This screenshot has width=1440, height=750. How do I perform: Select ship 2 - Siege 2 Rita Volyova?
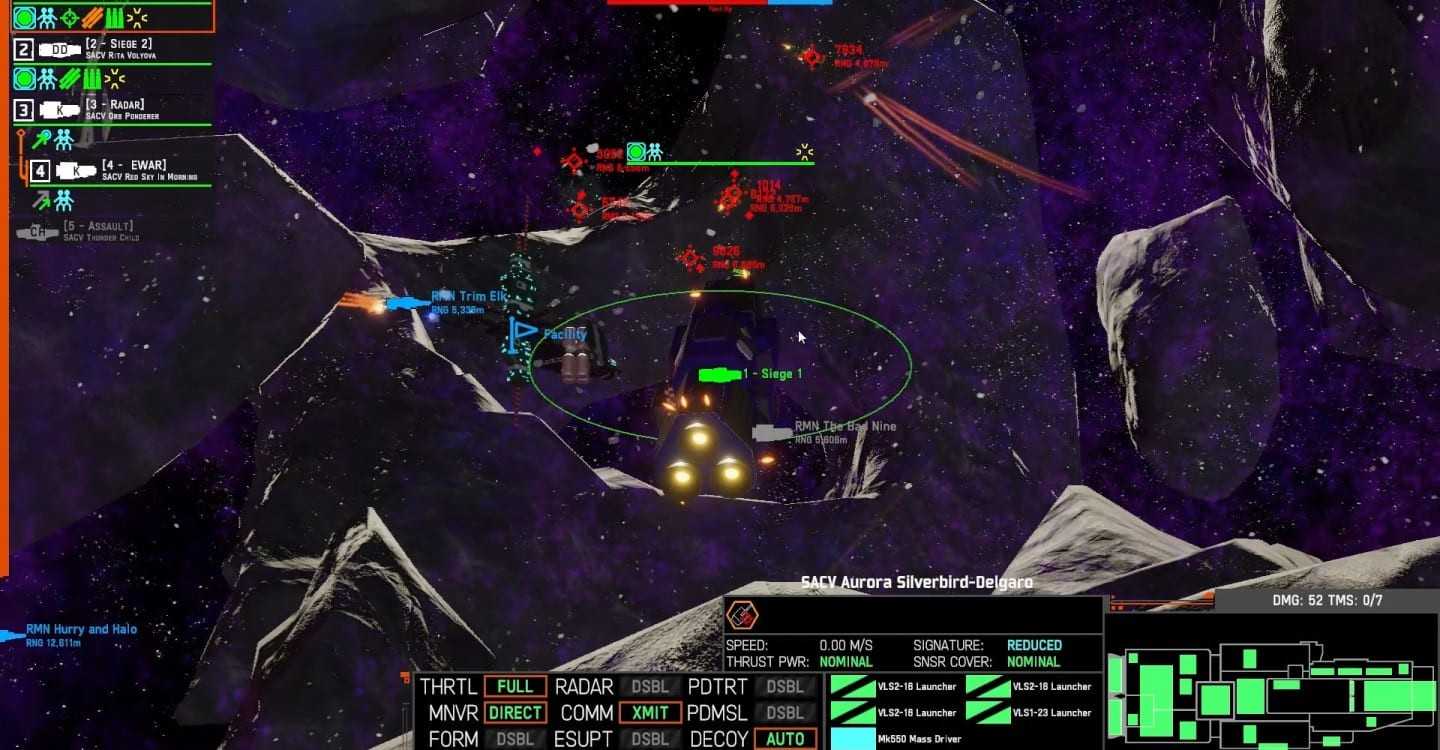click(x=110, y=49)
